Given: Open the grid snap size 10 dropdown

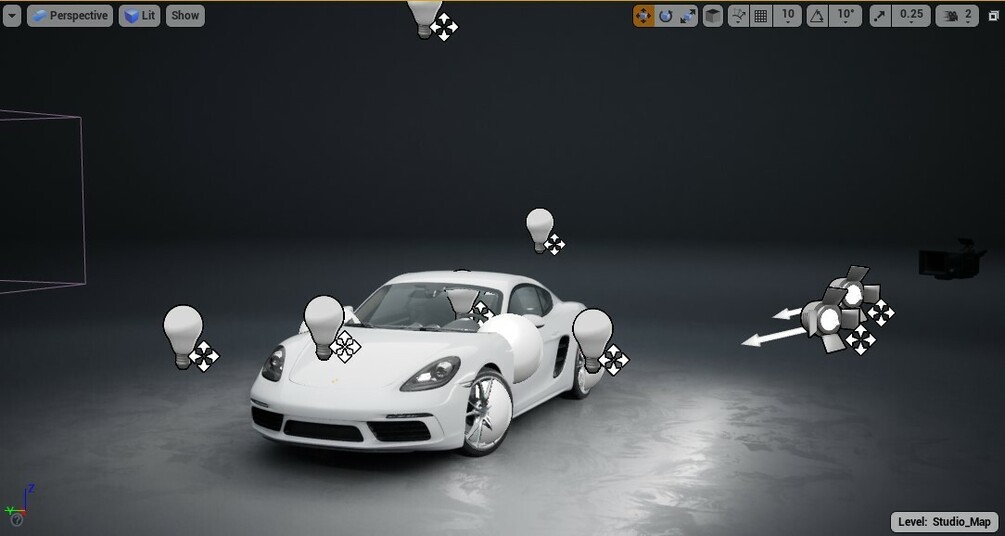Looking at the screenshot, I should [788, 16].
